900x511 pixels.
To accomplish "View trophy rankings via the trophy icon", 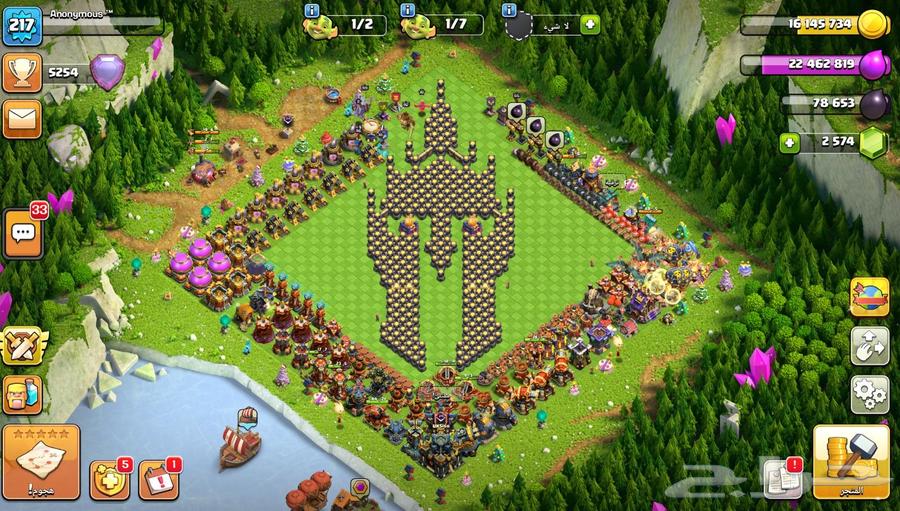I will (21, 70).
